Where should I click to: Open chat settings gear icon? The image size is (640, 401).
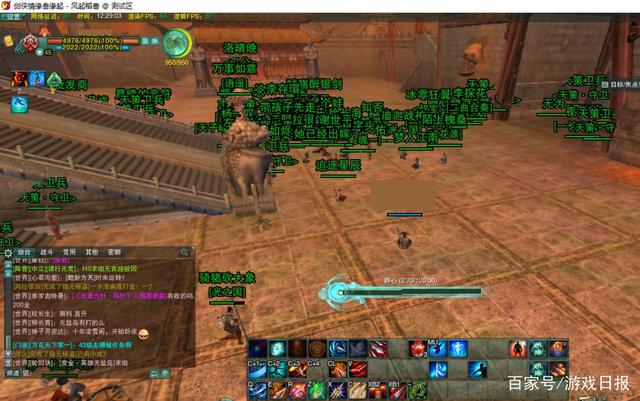(6, 252)
